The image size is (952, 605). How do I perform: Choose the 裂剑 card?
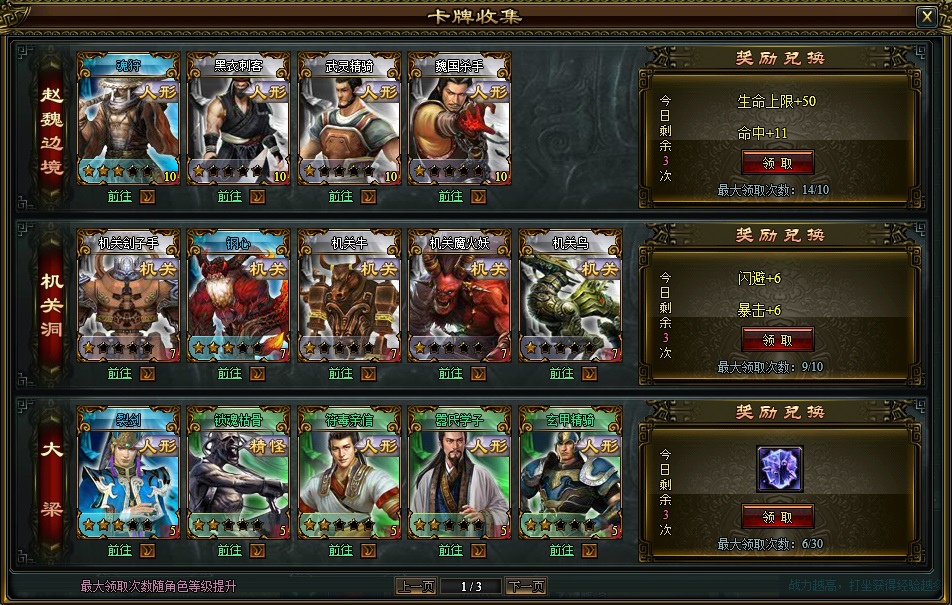tap(128, 473)
